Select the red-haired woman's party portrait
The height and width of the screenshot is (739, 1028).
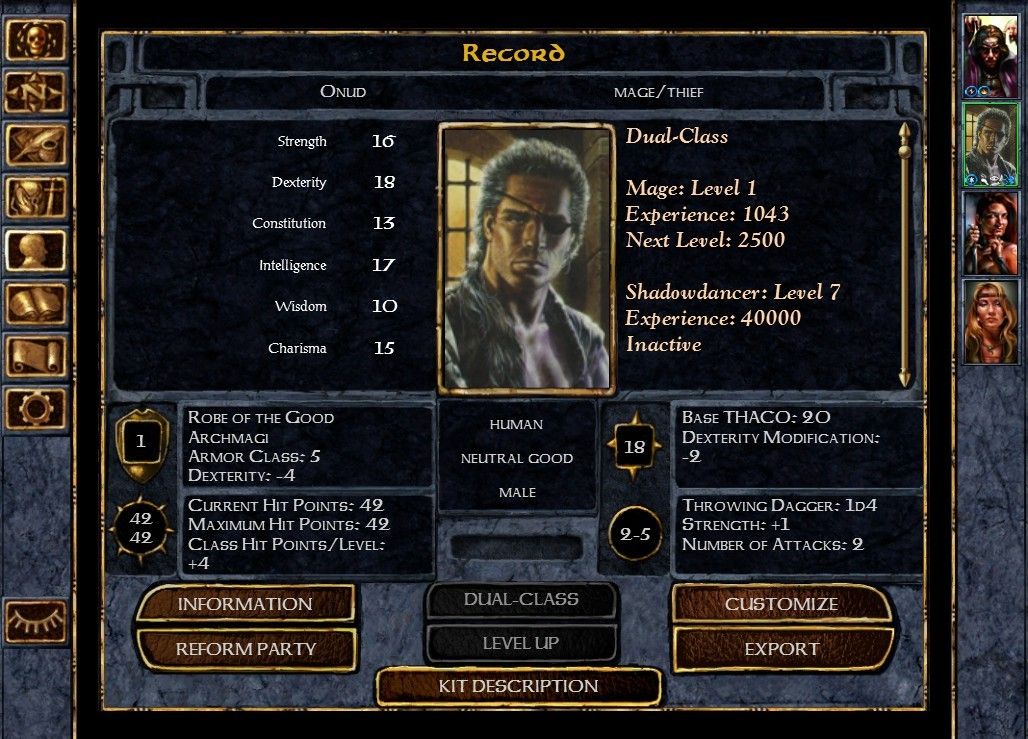990,231
